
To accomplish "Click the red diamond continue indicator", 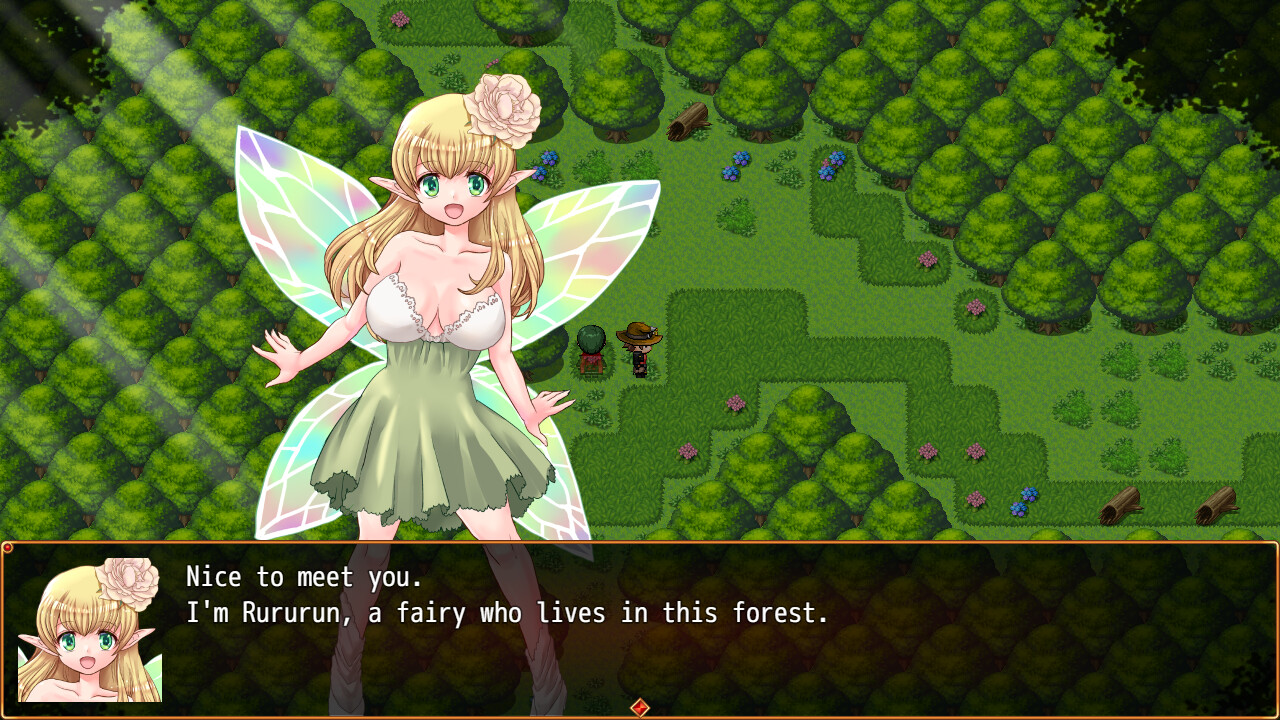I will click(x=639, y=707).
